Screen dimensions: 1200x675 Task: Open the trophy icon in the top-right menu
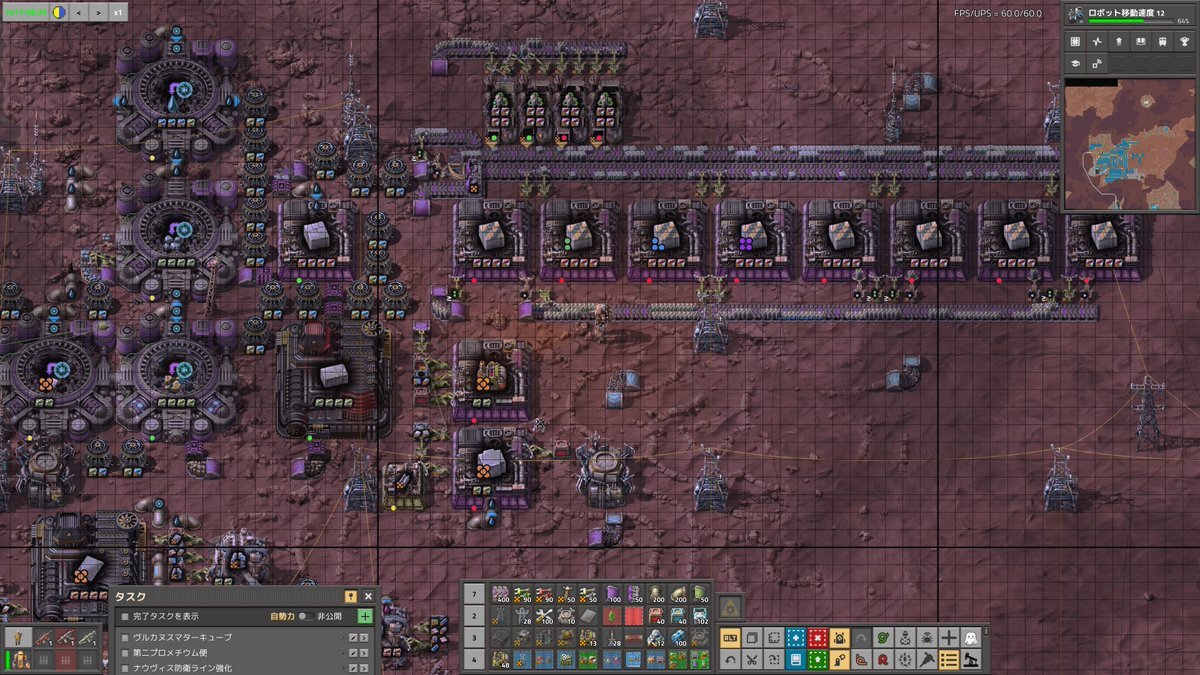click(x=1183, y=42)
